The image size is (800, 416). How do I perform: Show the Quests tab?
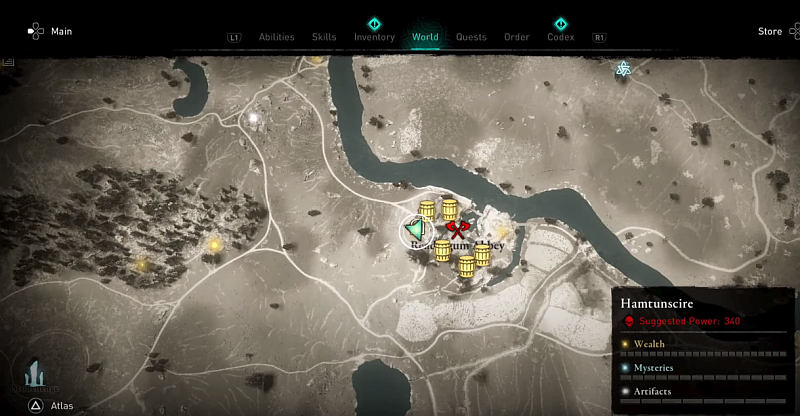coord(471,37)
